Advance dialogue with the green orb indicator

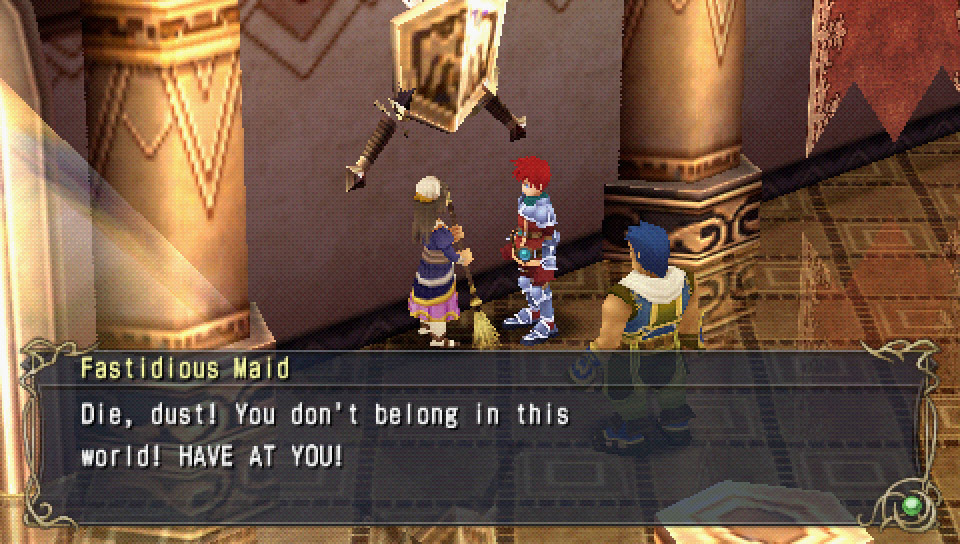click(x=911, y=505)
